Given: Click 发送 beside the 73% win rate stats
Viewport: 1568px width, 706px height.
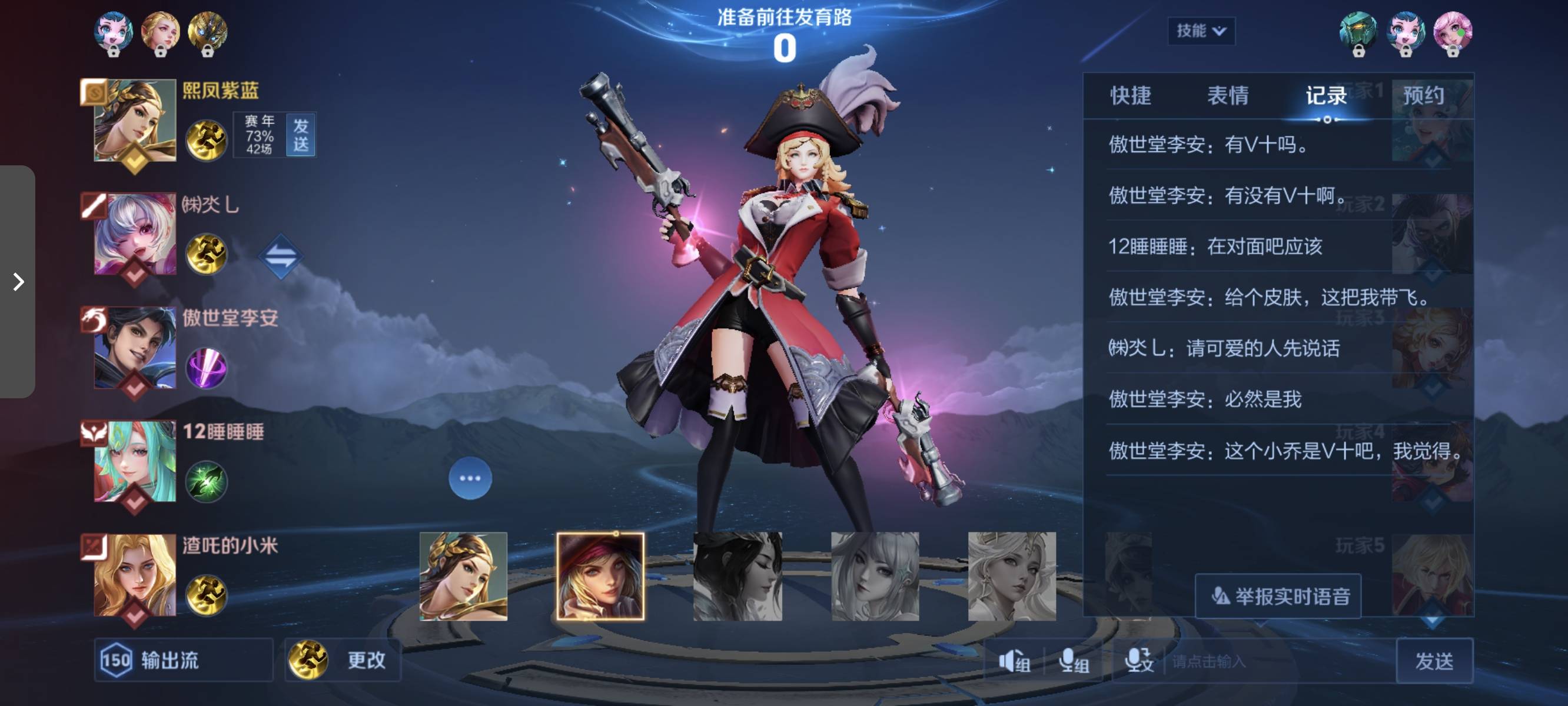Looking at the screenshot, I should pos(301,135).
